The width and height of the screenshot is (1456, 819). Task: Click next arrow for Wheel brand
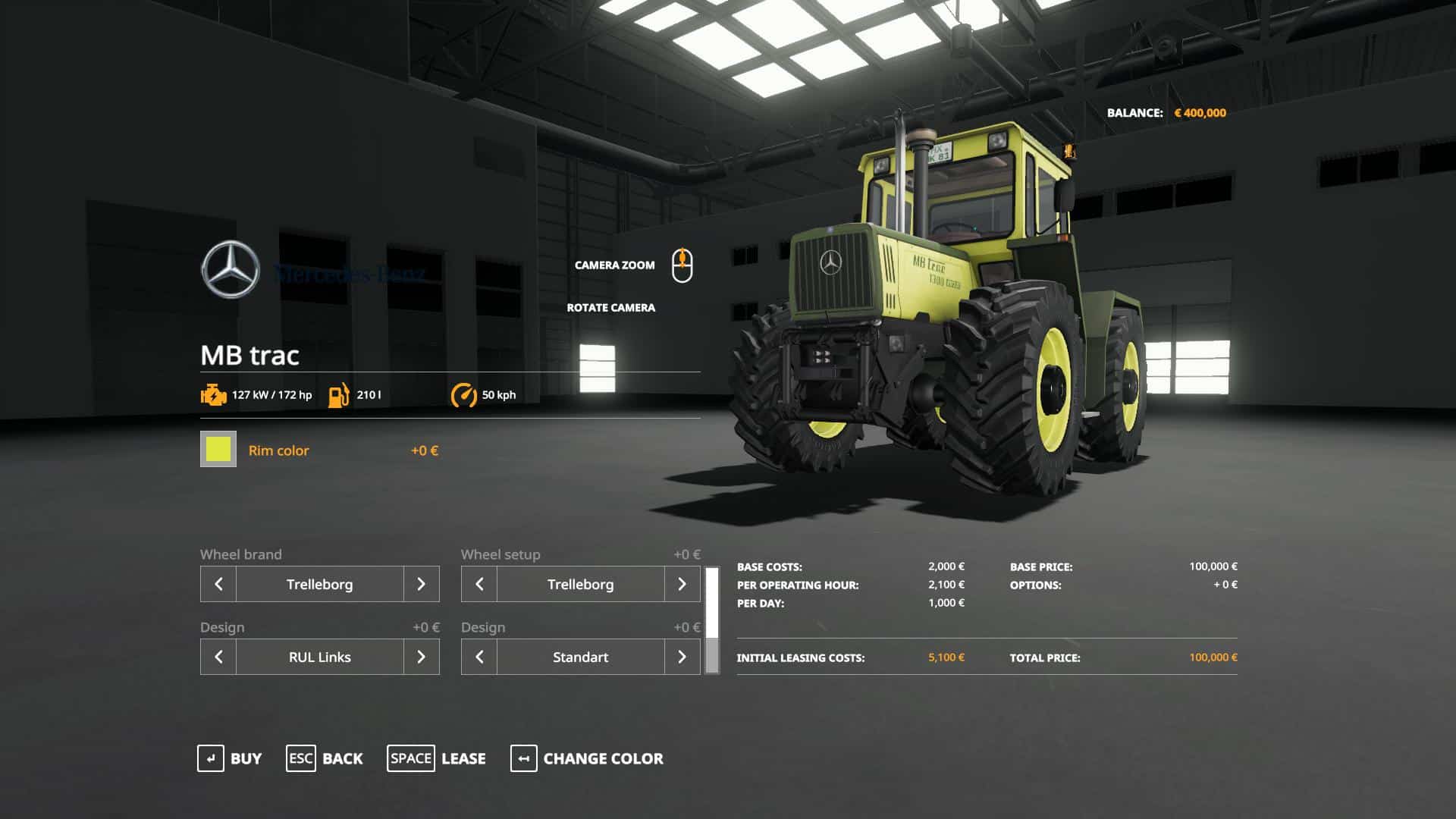[x=421, y=584]
